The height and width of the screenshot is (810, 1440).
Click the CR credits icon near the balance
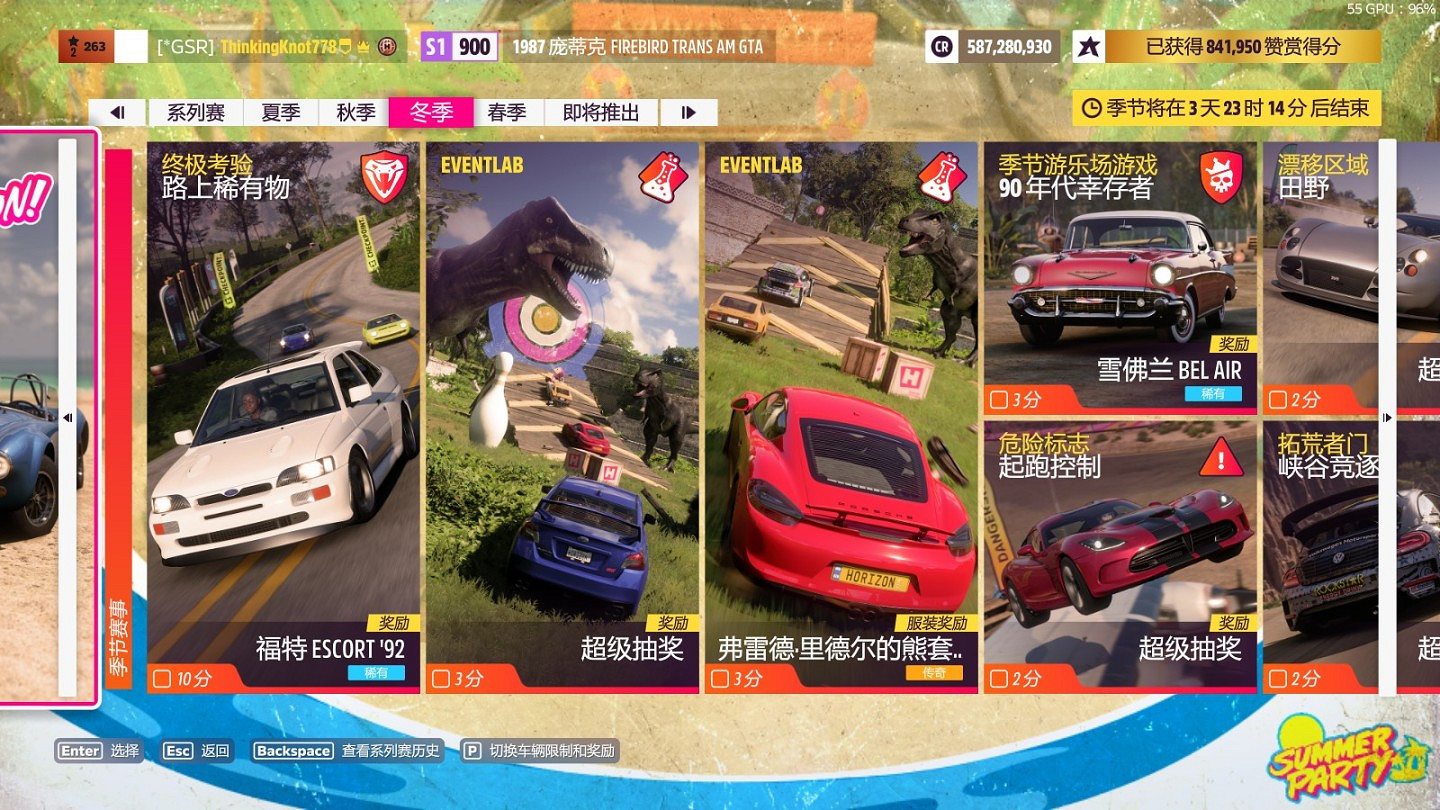pos(941,46)
